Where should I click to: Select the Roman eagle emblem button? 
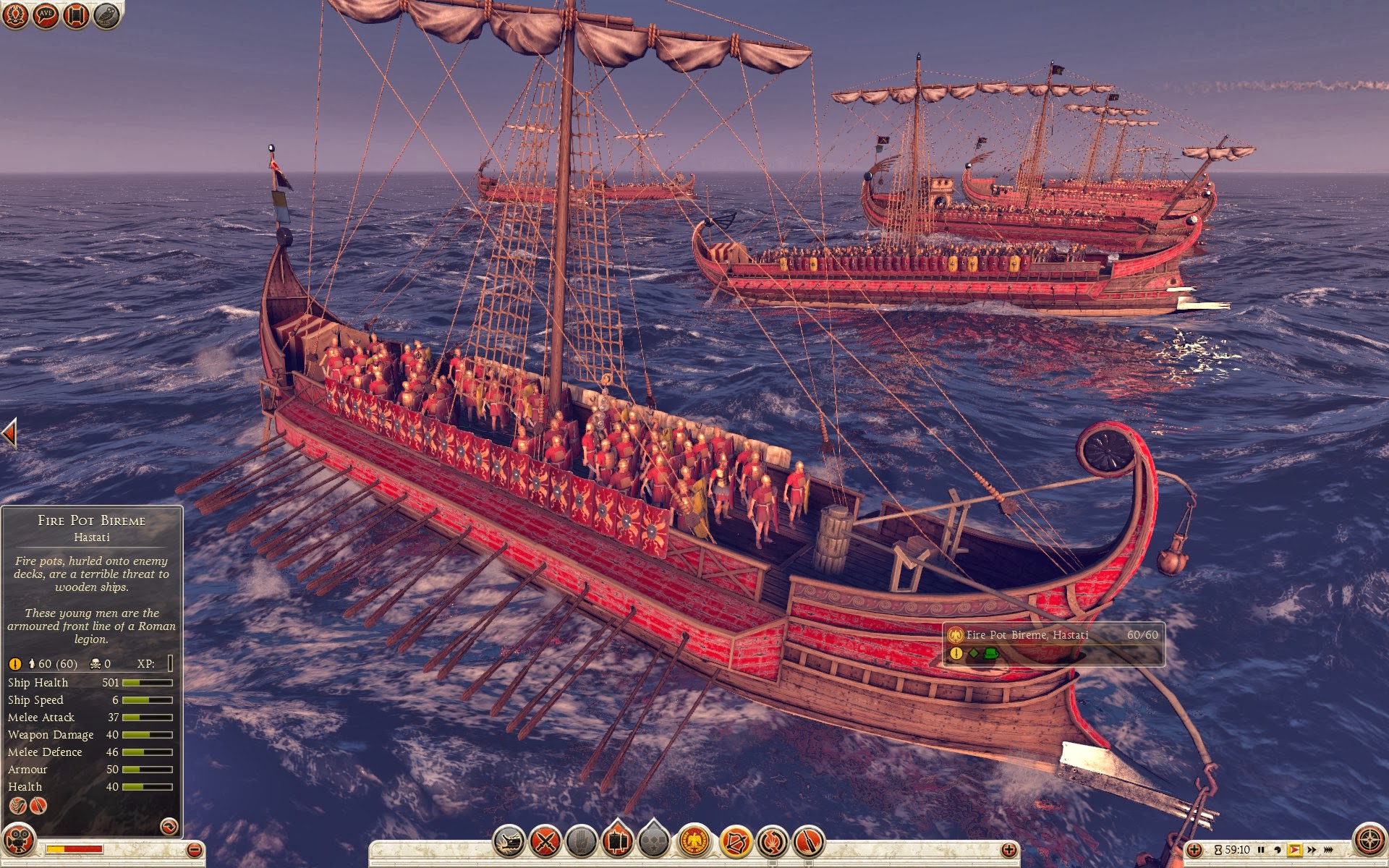click(694, 842)
